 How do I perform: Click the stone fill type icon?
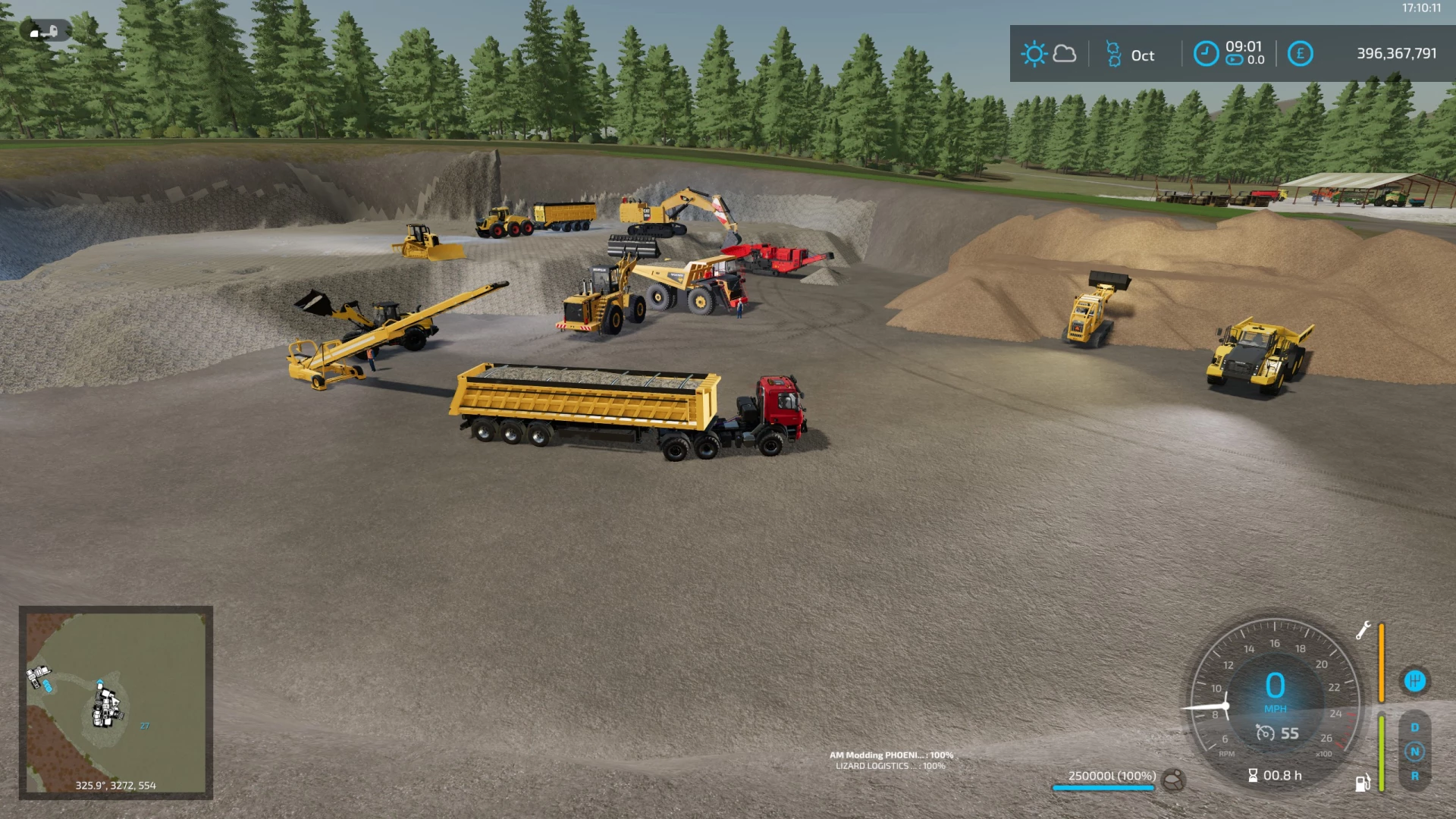(1173, 780)
